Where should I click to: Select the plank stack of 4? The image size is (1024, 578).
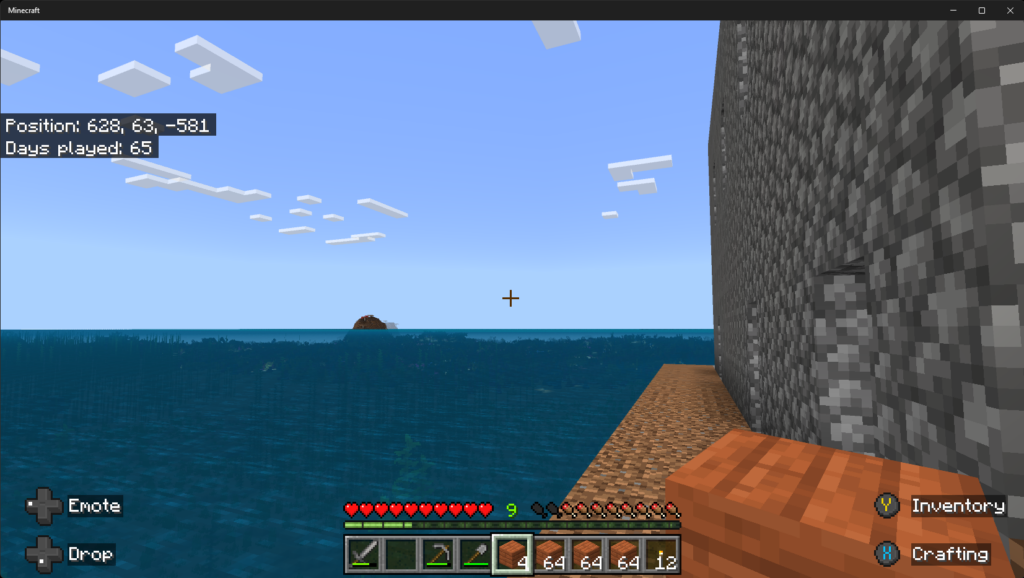click(512, 554)
